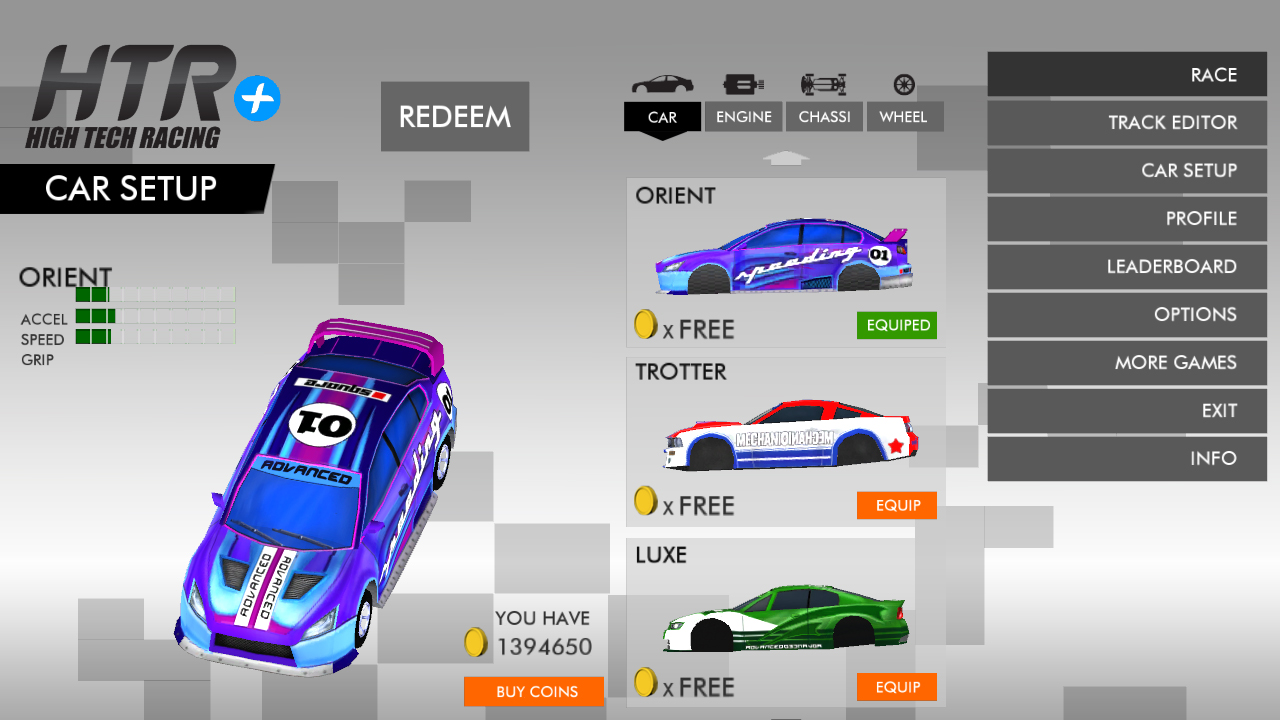Click the REDEEM button
The width and height of the screenshot is (1280, 720).
pyautogui.click(x=454, y=116)
